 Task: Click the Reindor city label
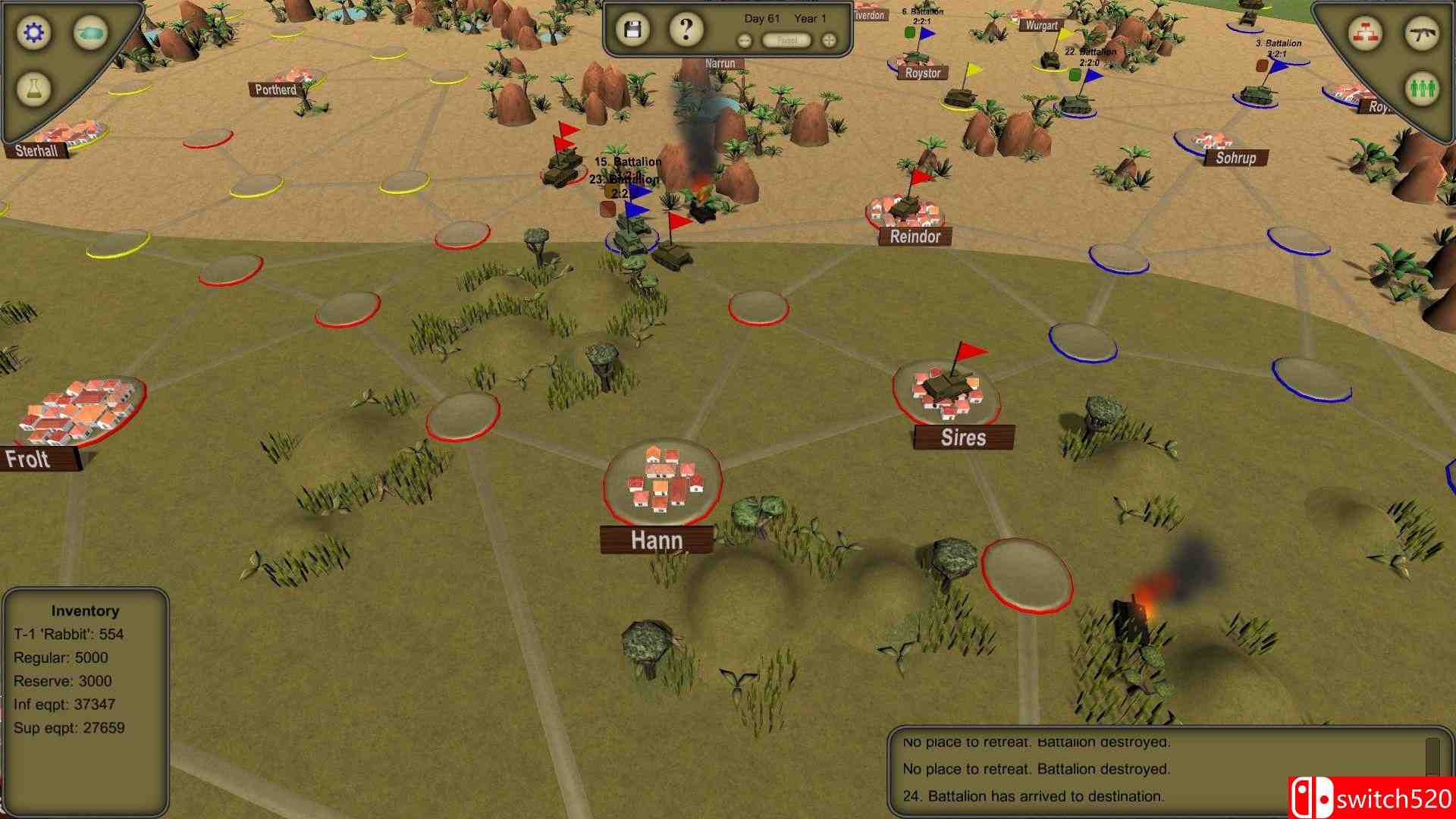915,237
